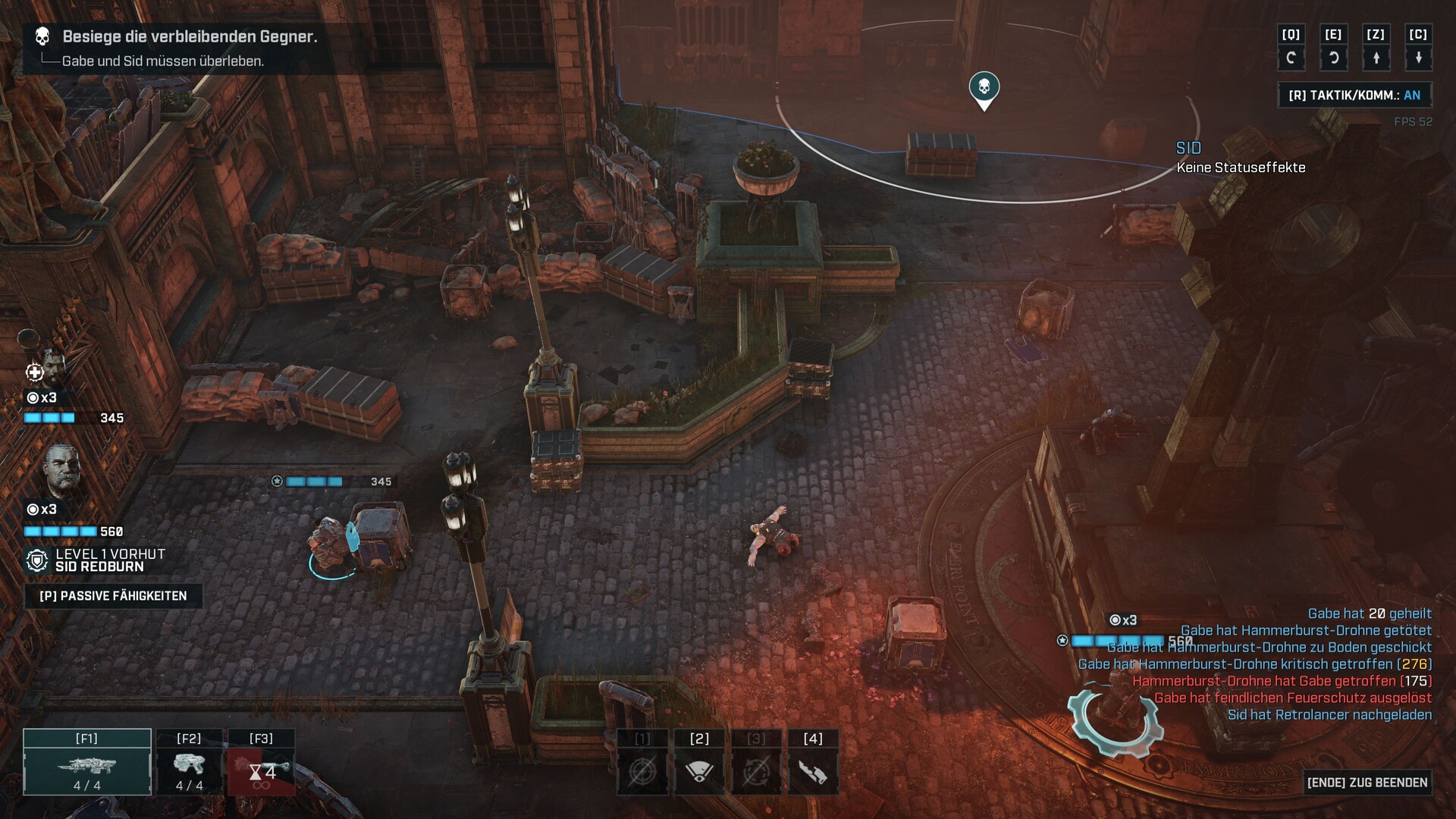Select Sid Redburn's portrait
The height and width of the screenshot is (819, 1456).
pyautogui.click(x=61, y=470)
